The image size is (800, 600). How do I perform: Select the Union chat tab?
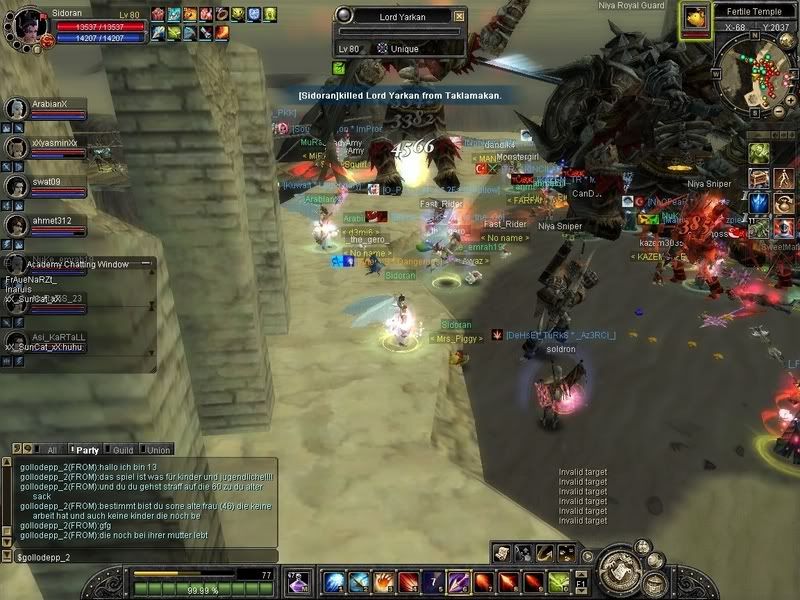pyautogui.click(x=158, y=450)
